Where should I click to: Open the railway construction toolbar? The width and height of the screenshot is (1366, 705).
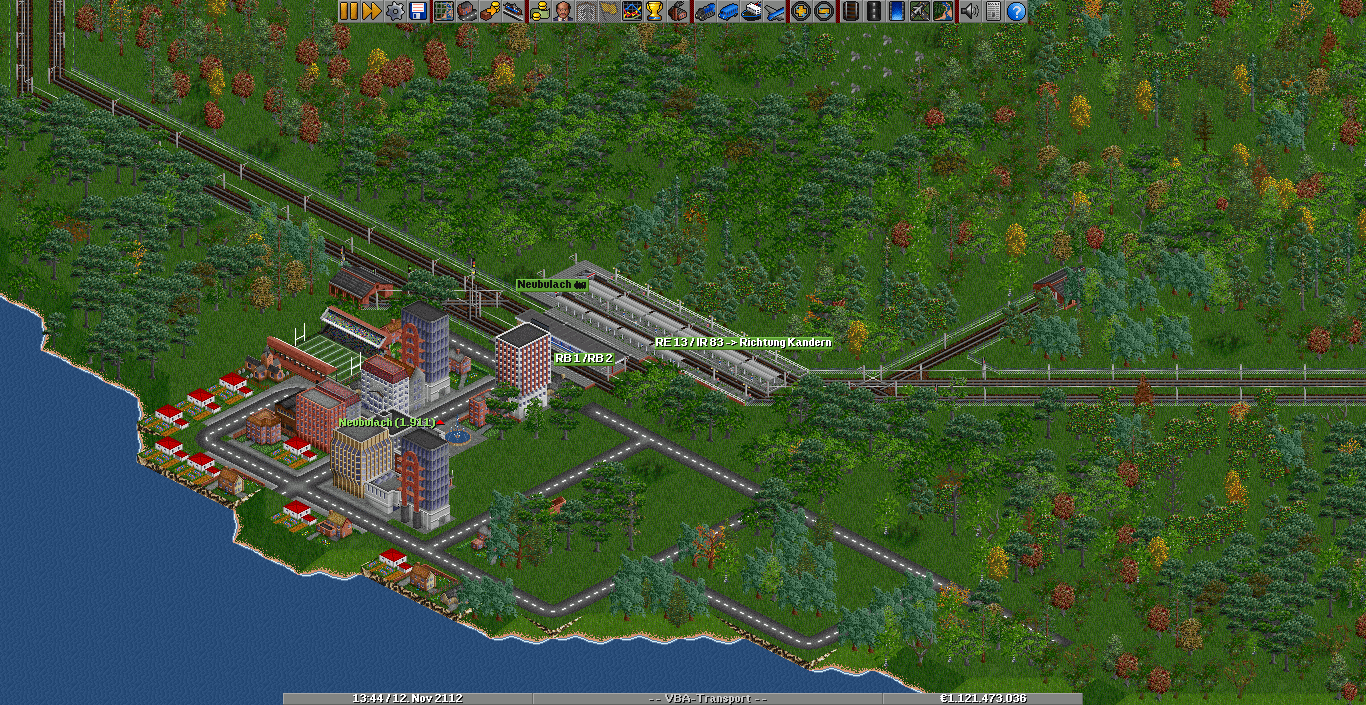tap(851, 11)
